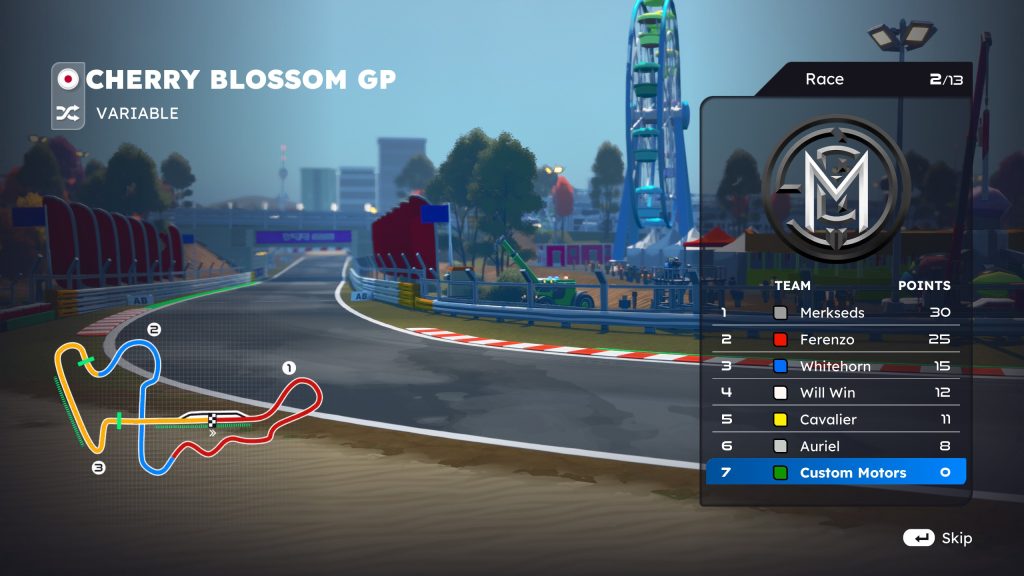Click the Merkseds team emblem
This screenshot has width=1024, height=576.
[836, 190]
